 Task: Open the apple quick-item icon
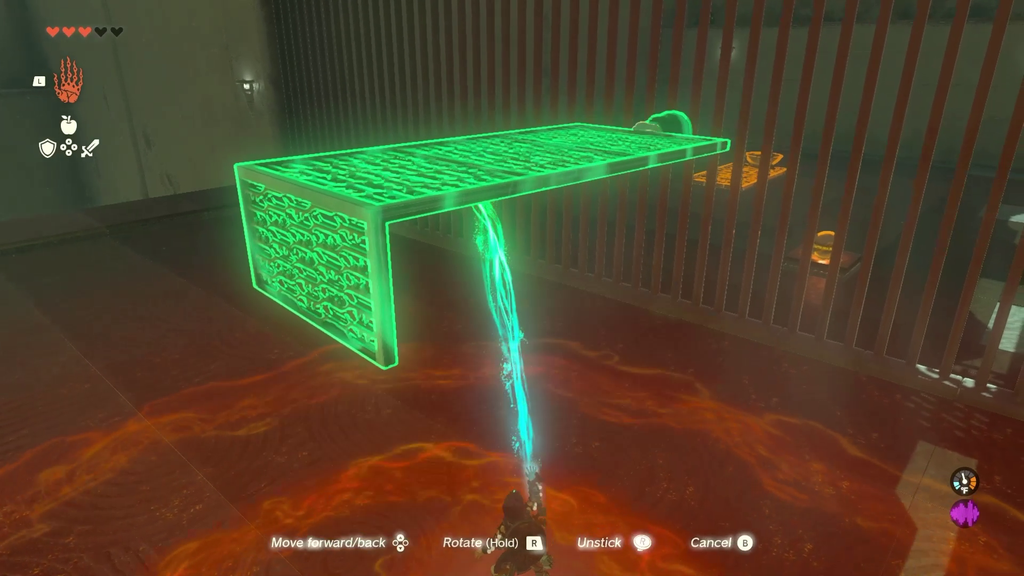(68, 125)
